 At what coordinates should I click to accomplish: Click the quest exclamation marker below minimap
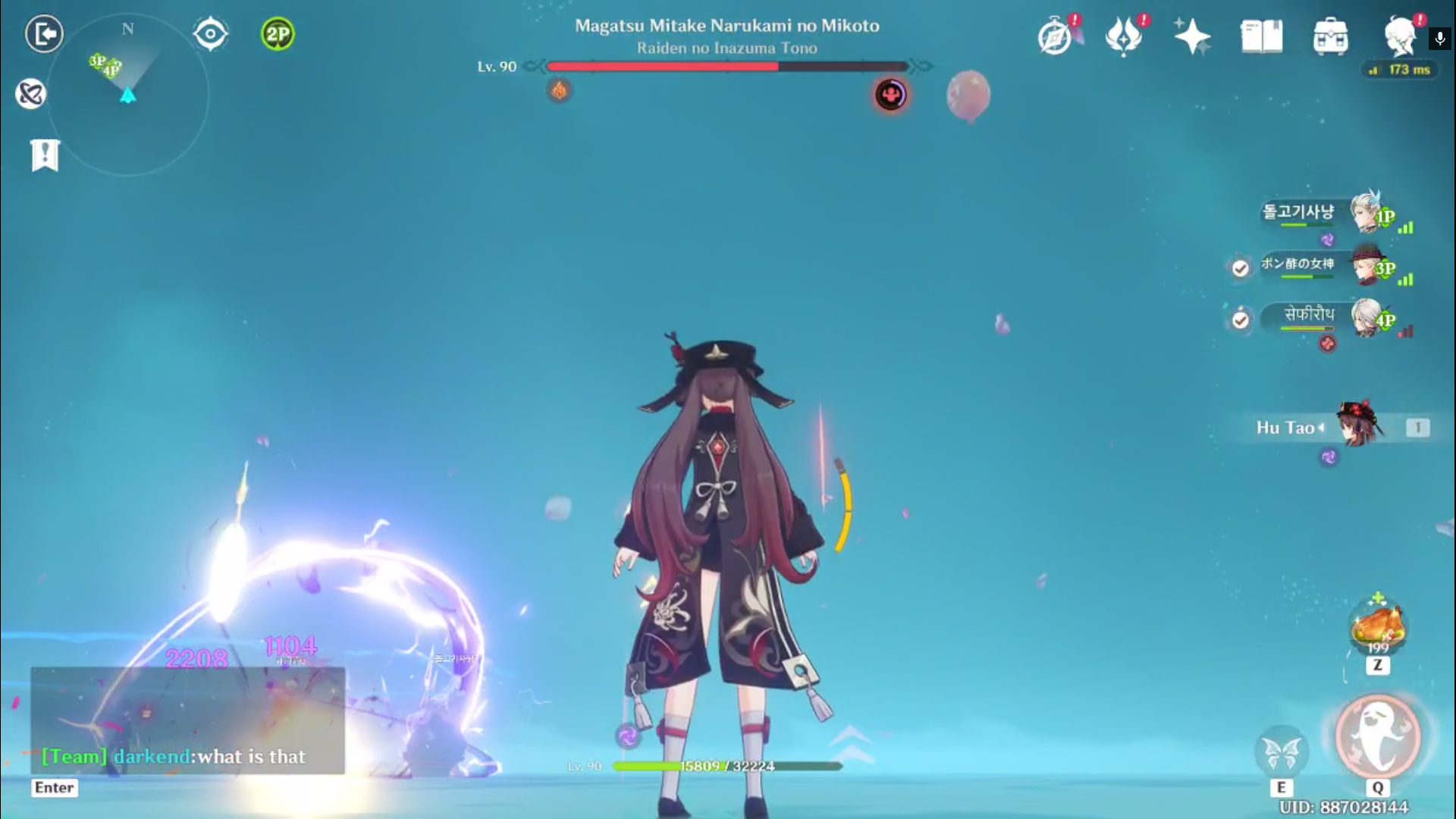point(45,155)
